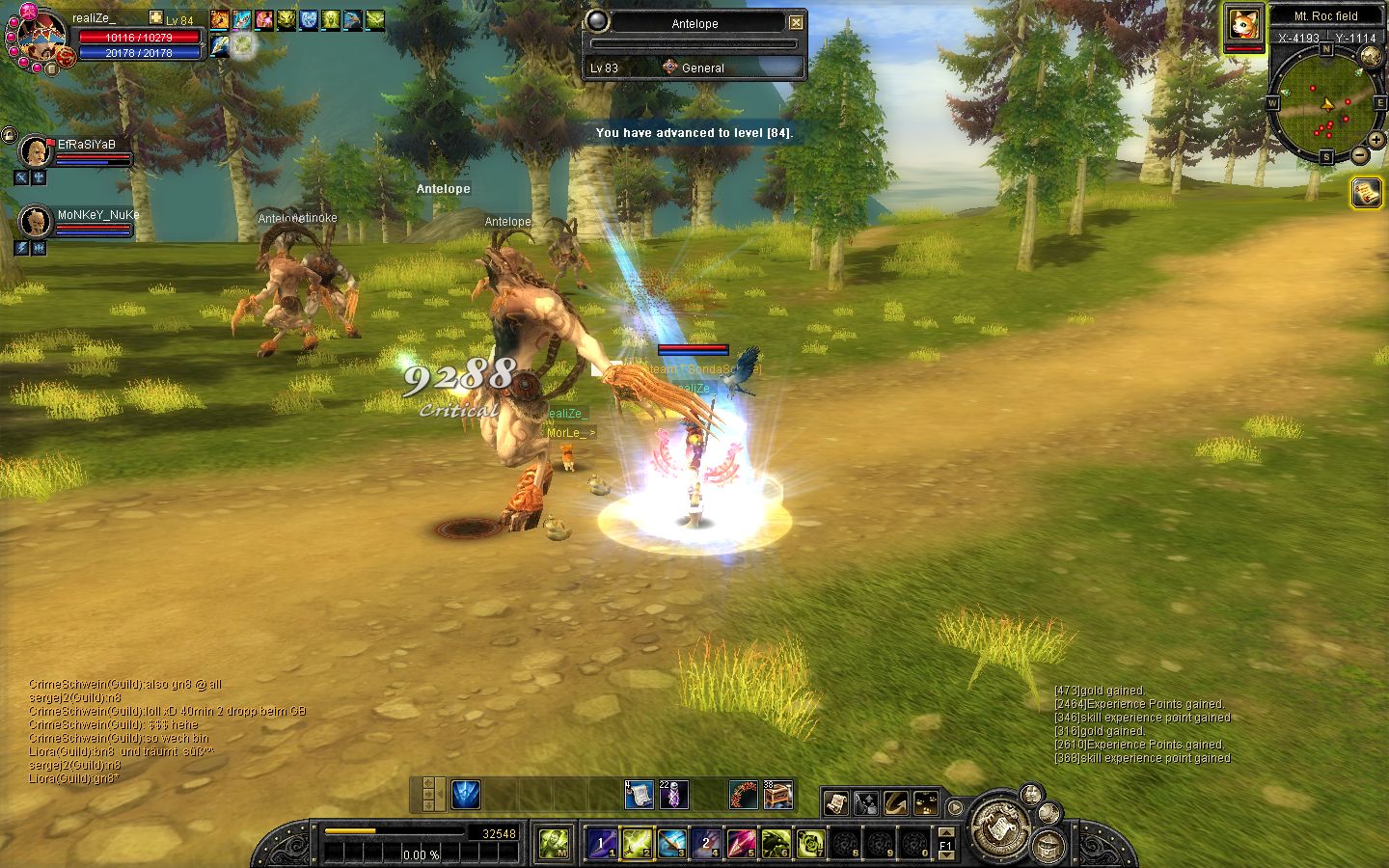
Task: Select party member EfRaSiYaB's portrait
Action: tap(36, 152)
